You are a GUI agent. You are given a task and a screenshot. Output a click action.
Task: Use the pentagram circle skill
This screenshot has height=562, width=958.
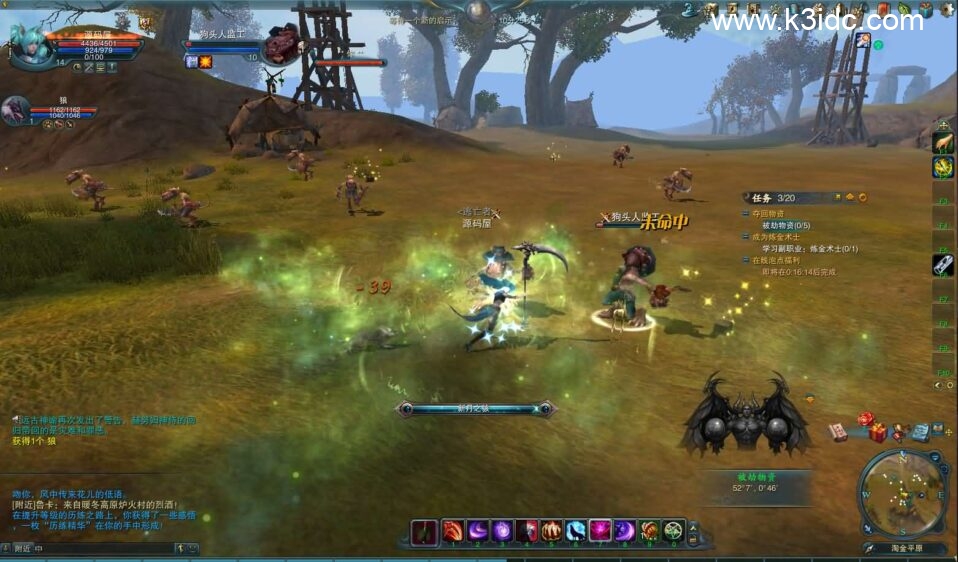pyautogui.click(x=674, y=532)
